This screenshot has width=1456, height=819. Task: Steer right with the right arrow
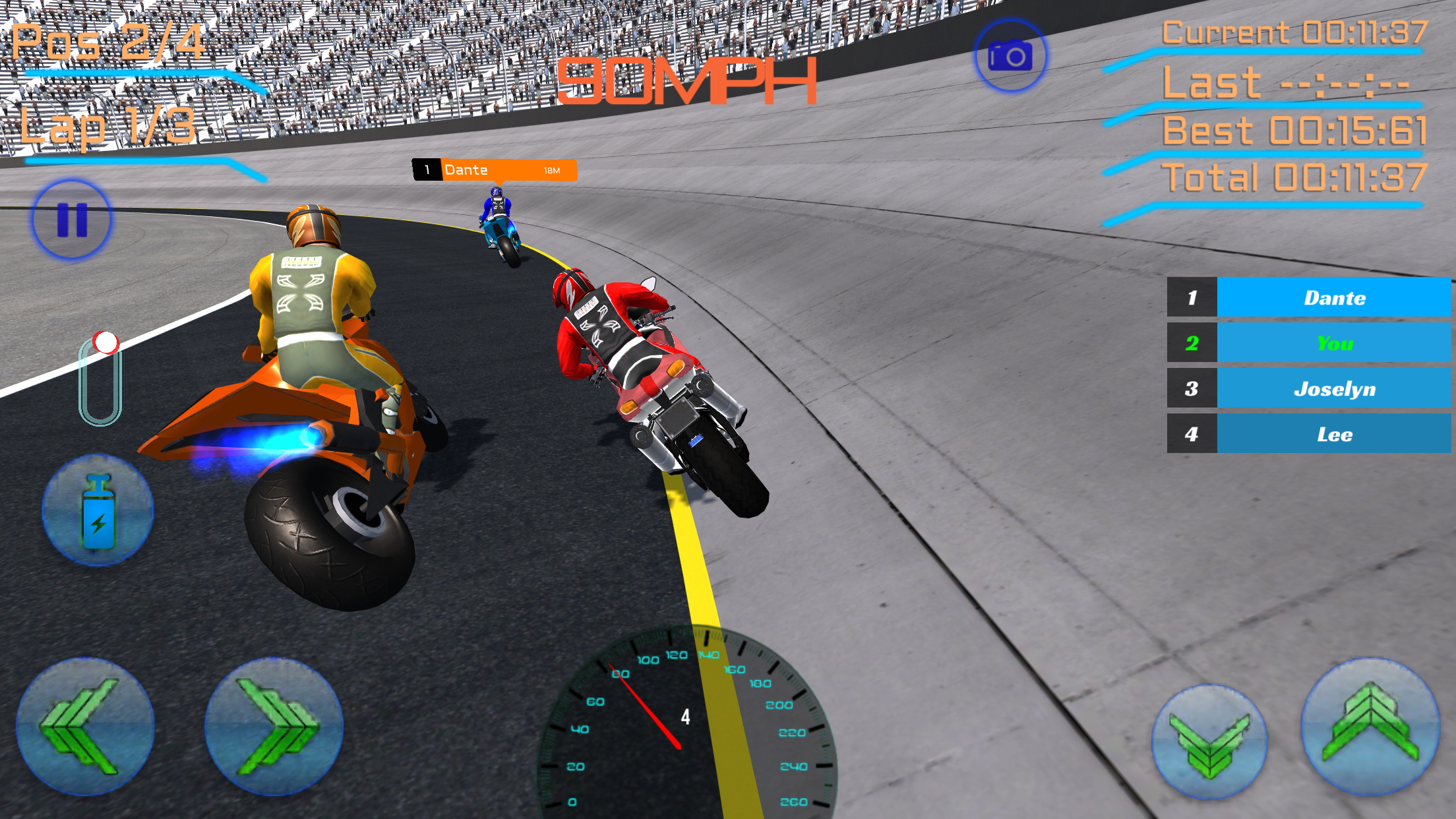[x=274, y=726]
